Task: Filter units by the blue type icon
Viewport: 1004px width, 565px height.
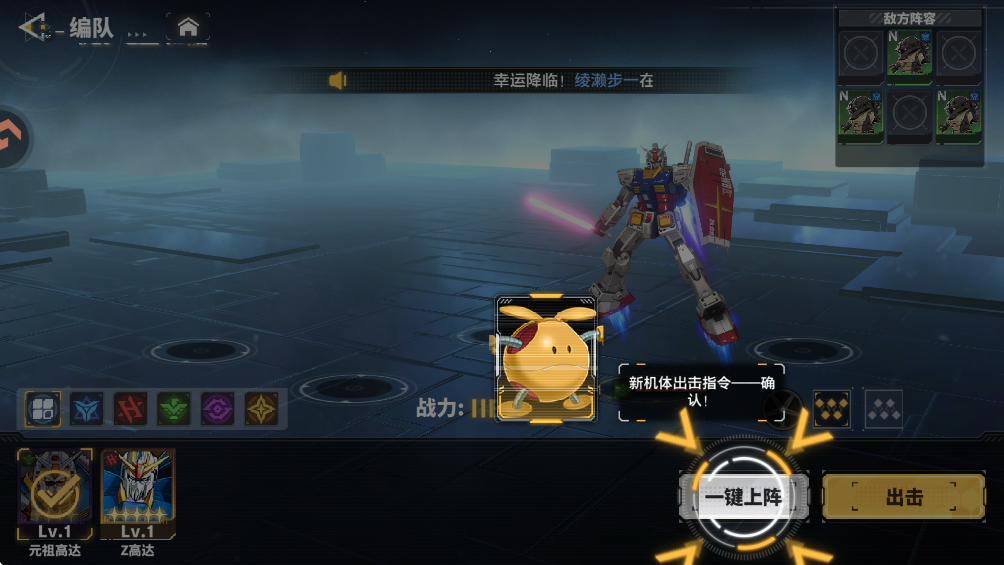Action: (x=87, y=408)
